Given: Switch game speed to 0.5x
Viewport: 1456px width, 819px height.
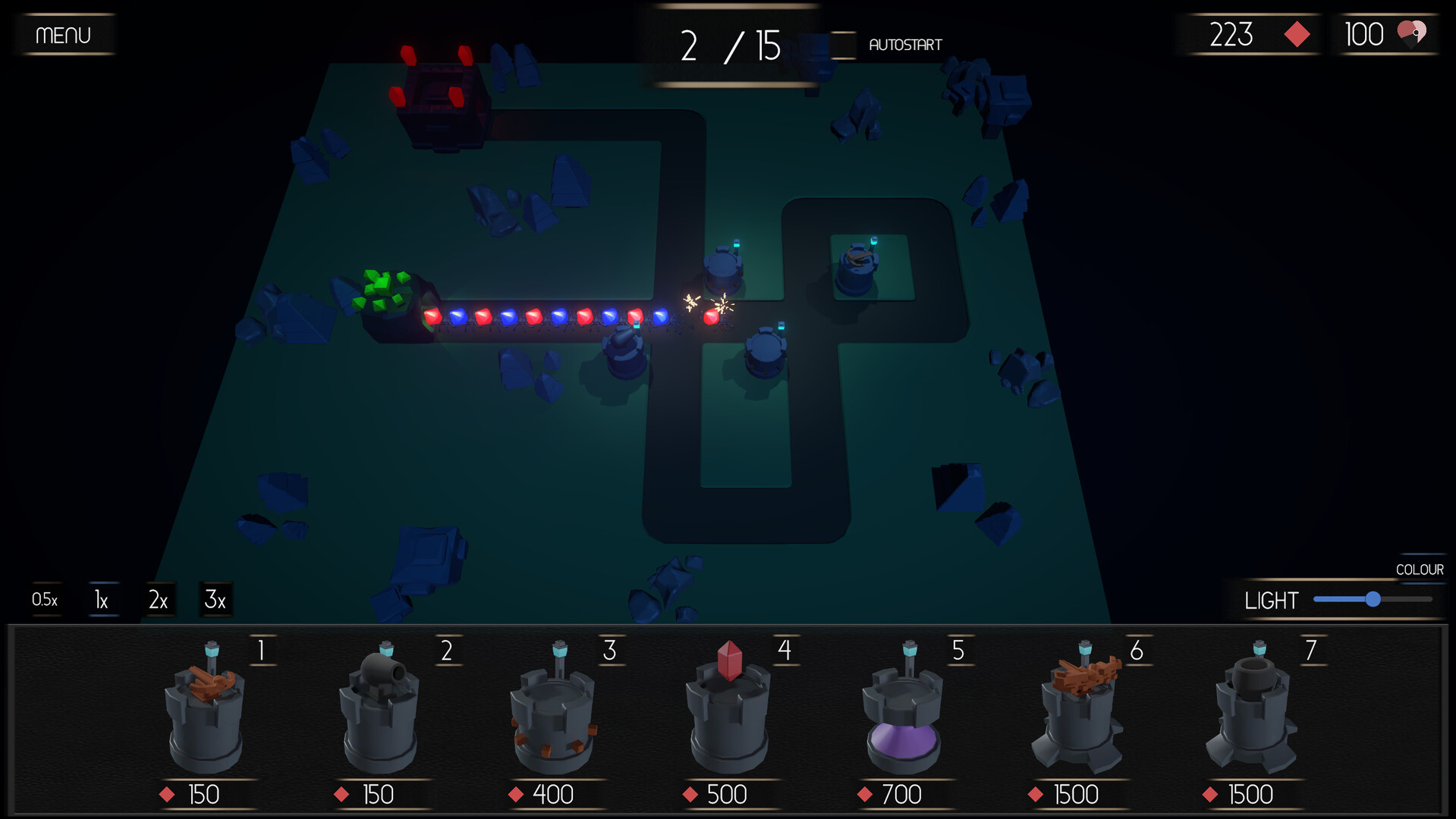Looking at the screenshot, I should tap(44, 599).
